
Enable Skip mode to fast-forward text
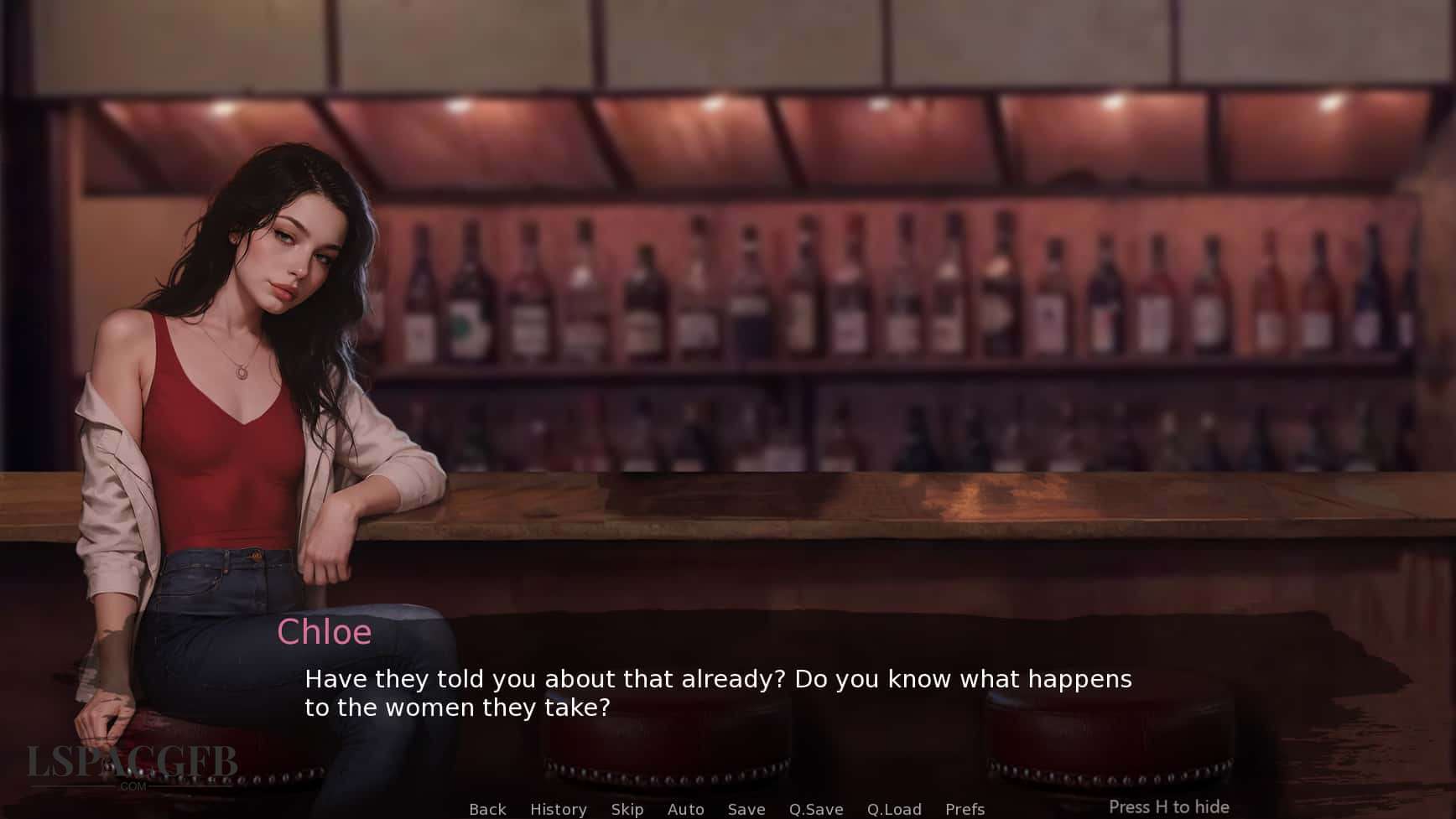click(x=627, y=809)
